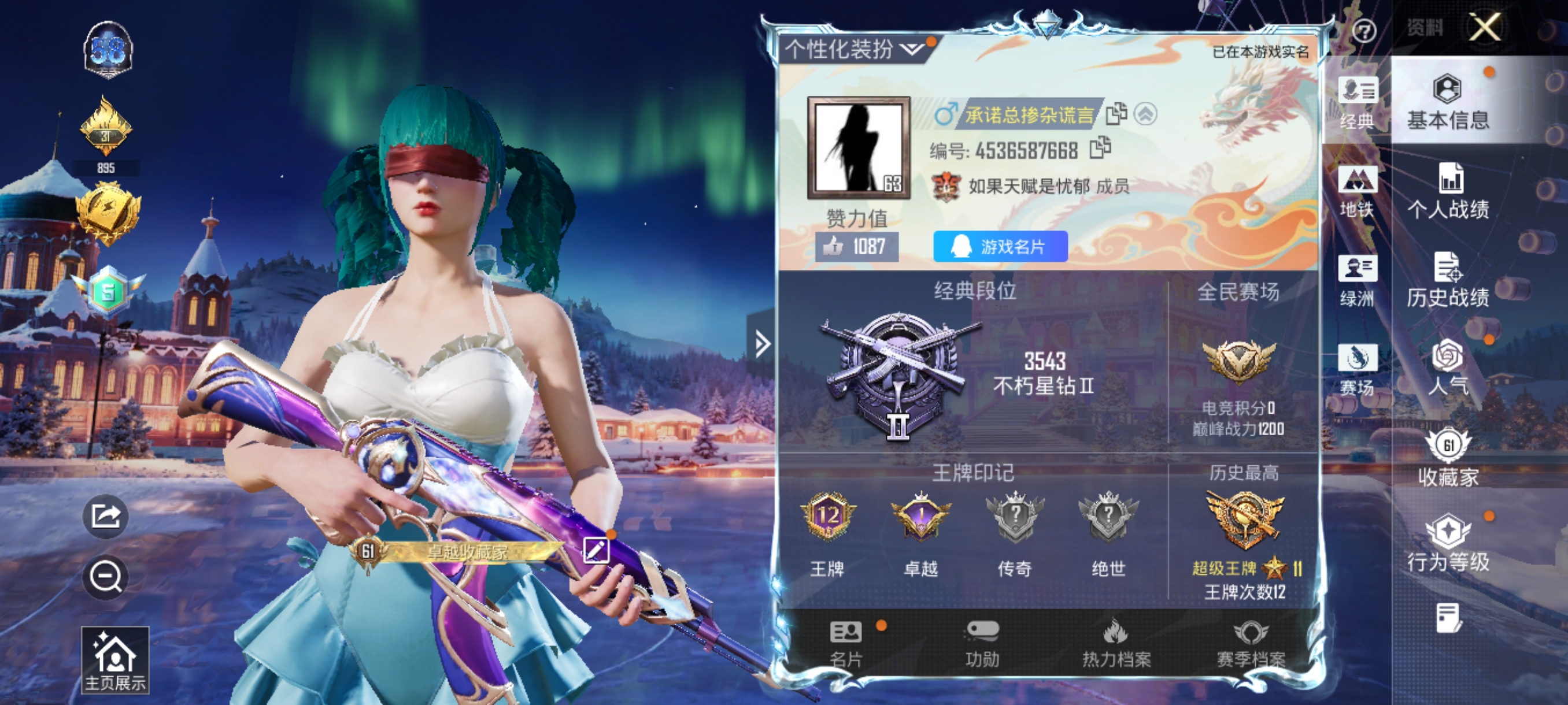Select the 地铁 metro mode tab
This screenshot has width=1568, height=705.
[x=1358, y=192]
